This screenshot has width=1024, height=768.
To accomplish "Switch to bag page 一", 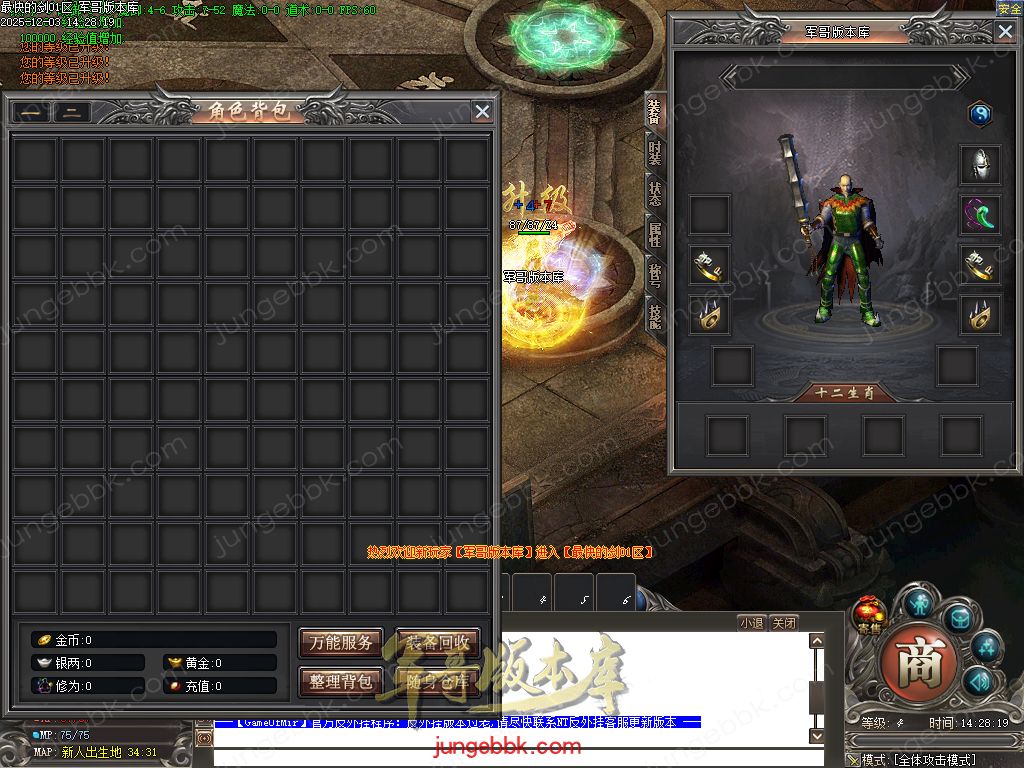I will click(x=31, y=112).
